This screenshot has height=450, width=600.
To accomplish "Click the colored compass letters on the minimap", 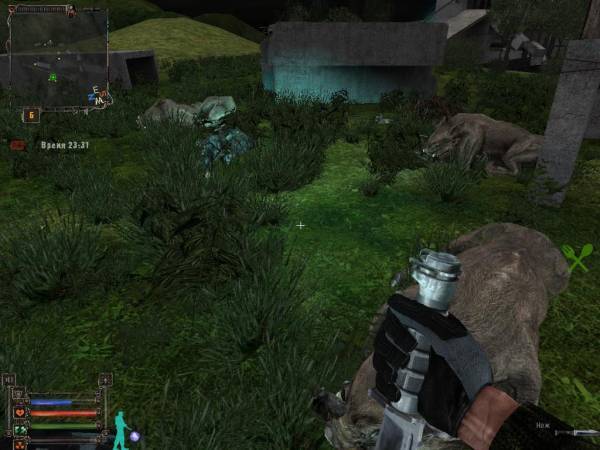I will click(99, 96).
